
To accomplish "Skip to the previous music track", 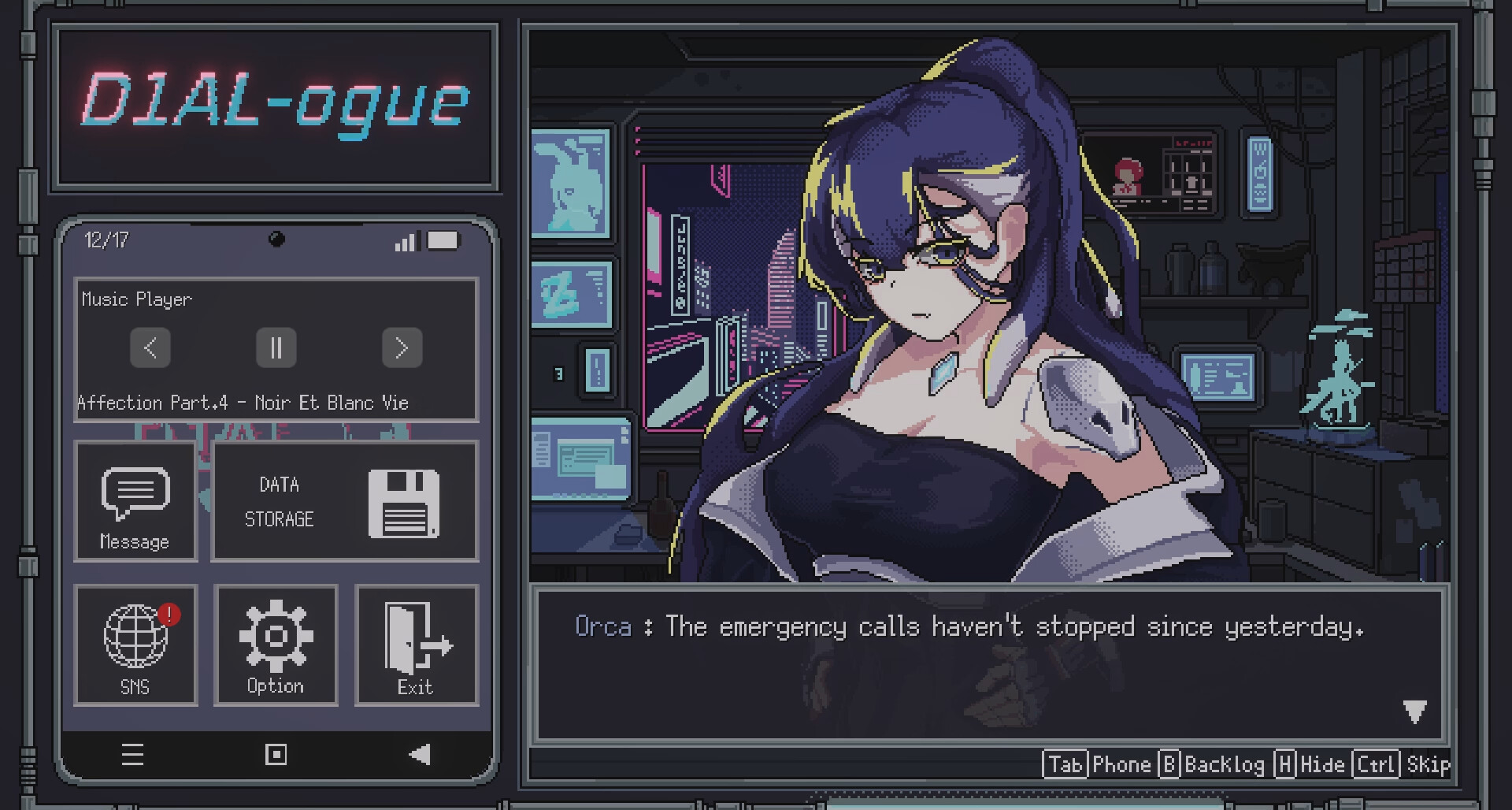I will coord(150,347).
